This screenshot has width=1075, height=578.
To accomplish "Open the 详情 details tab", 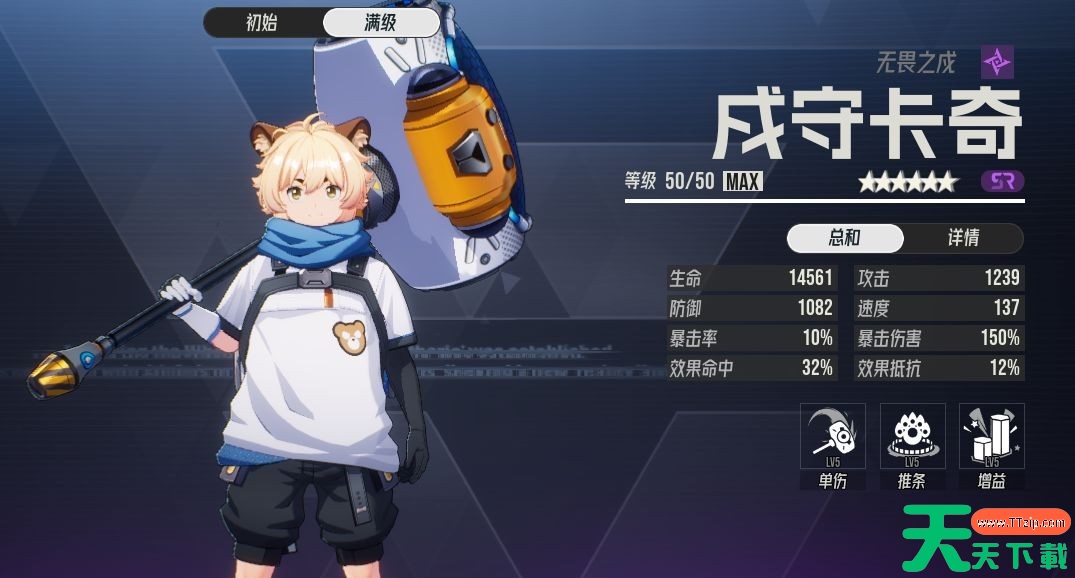I will click(x=963, y=238).
